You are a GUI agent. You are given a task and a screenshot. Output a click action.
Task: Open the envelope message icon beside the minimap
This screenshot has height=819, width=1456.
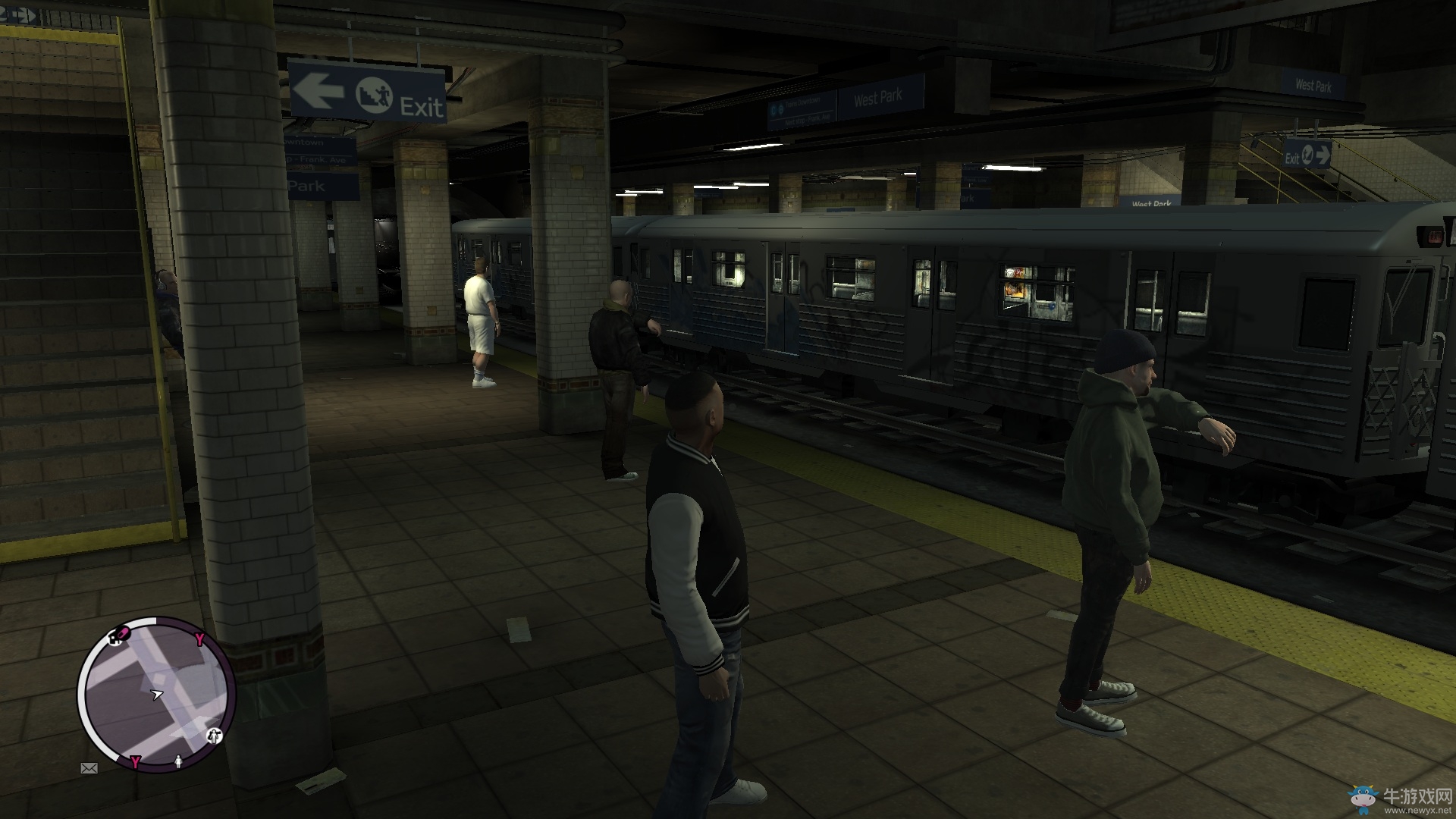click(89, 767)
